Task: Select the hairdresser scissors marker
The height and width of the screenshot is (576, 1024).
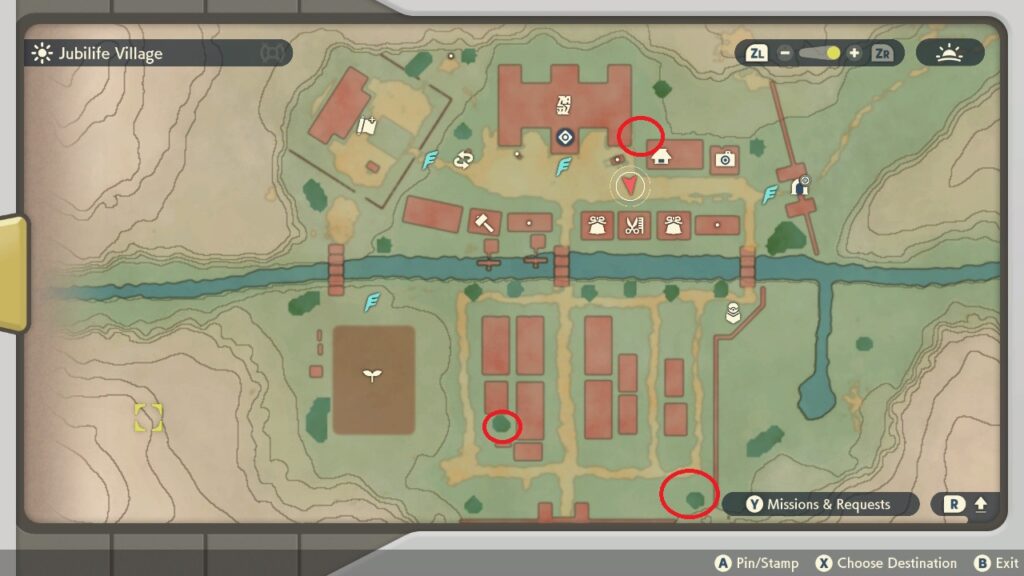Action: pyautogui.click(x=633, y=225)
